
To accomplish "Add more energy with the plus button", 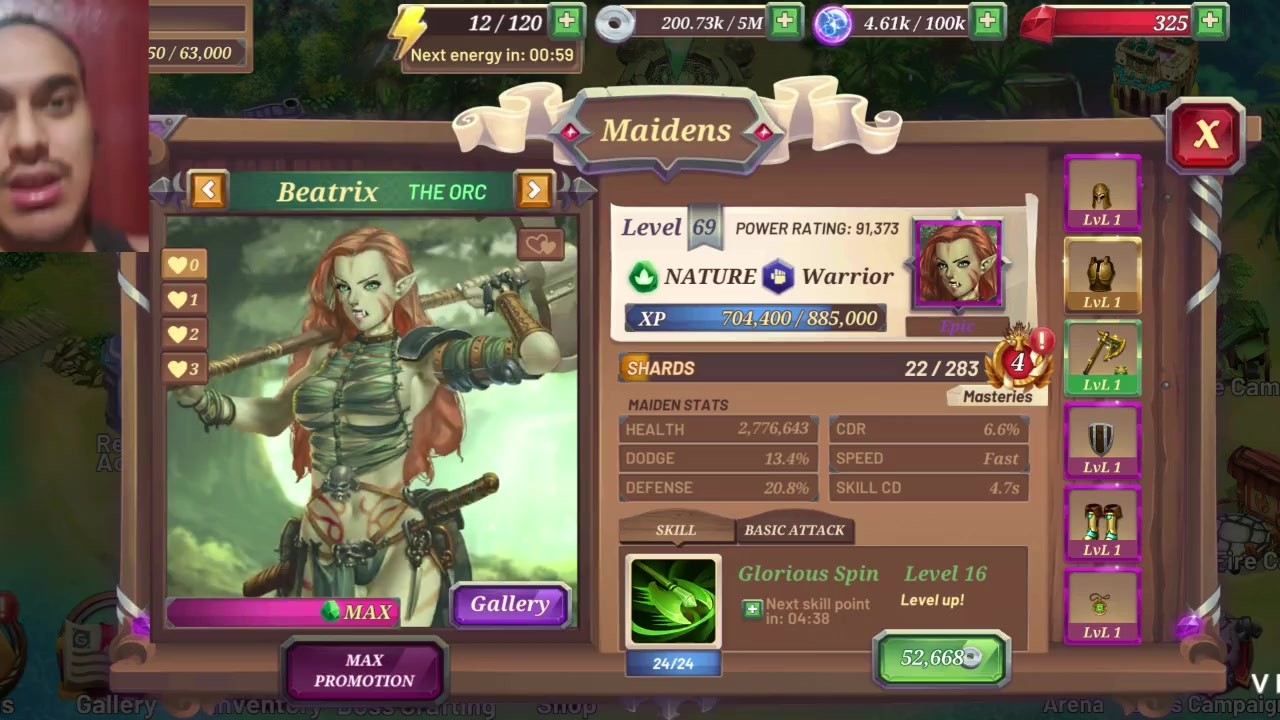I will (x=566, y=21).
